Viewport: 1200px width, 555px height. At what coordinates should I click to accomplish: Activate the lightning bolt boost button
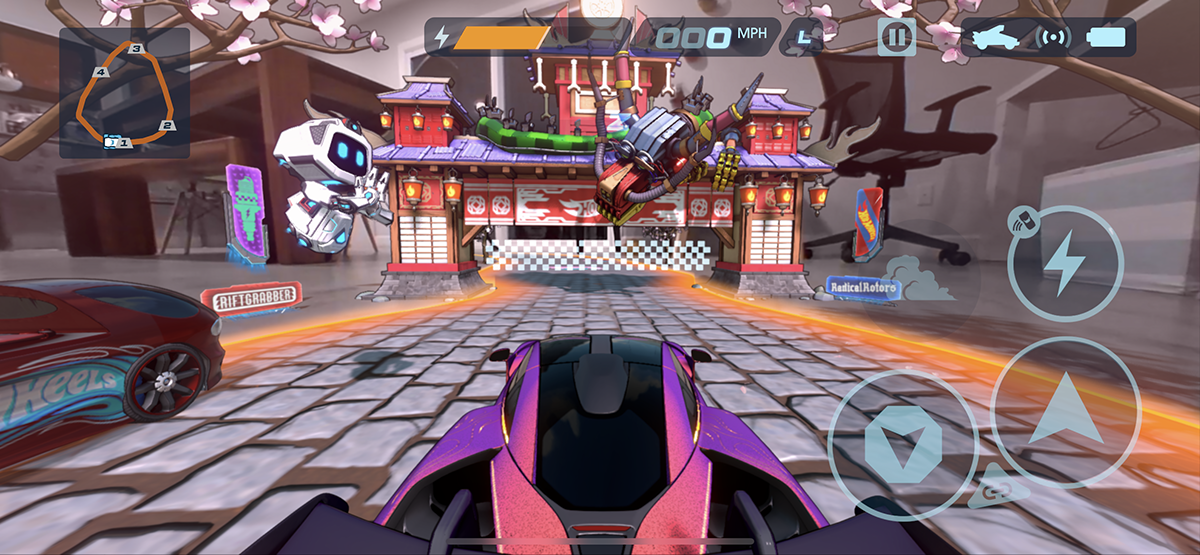pos(1065,263)
